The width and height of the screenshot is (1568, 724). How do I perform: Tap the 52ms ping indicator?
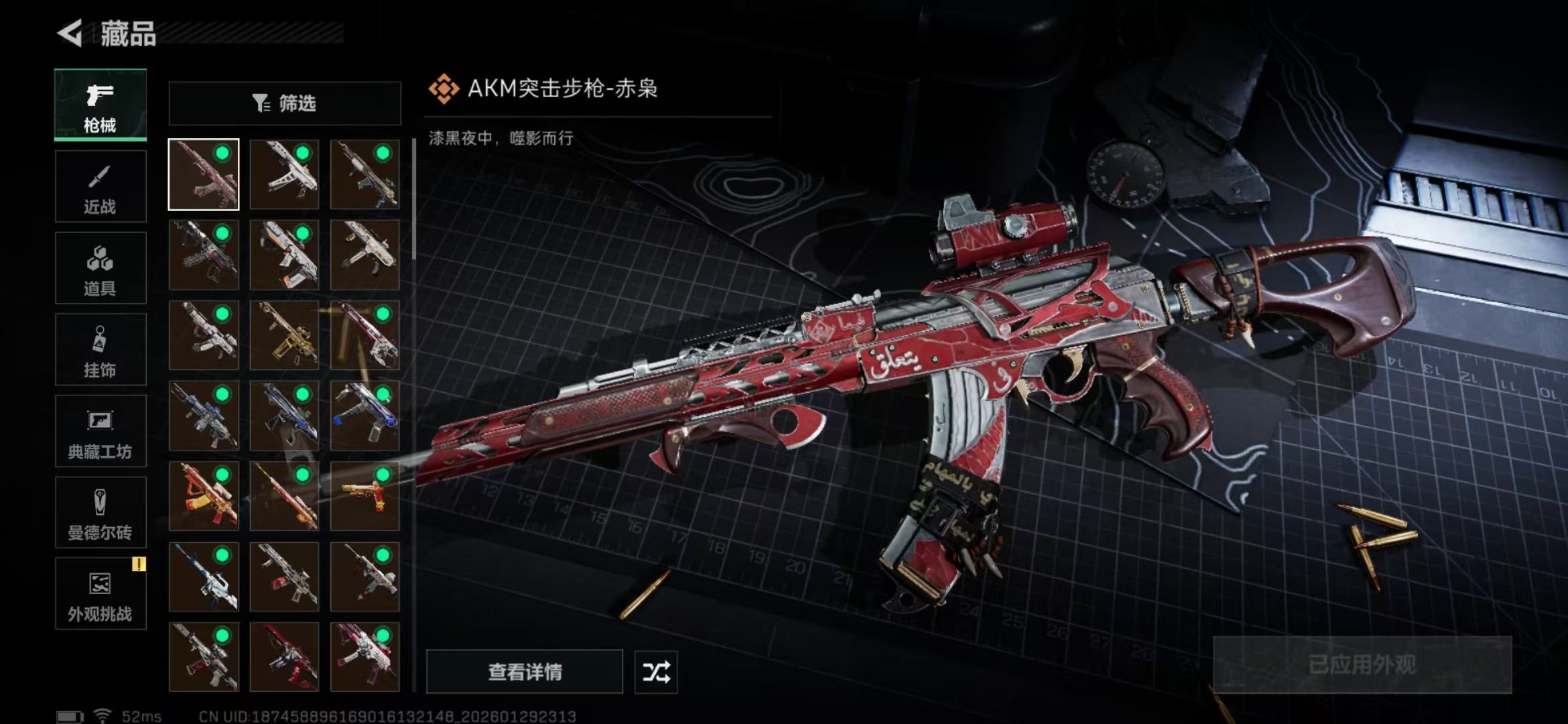pos(141,715)
